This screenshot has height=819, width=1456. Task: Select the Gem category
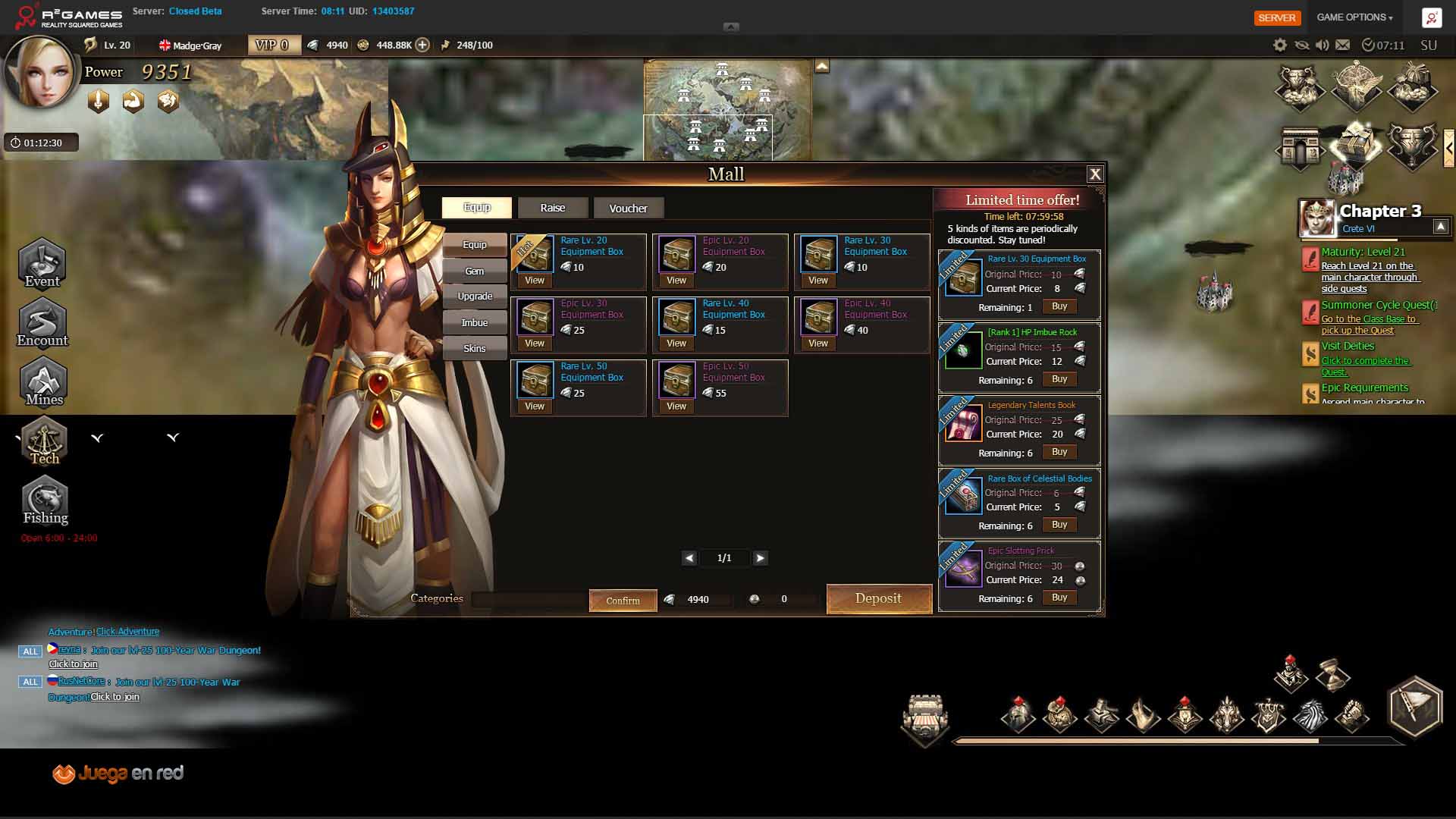click(x=475, y=271)
